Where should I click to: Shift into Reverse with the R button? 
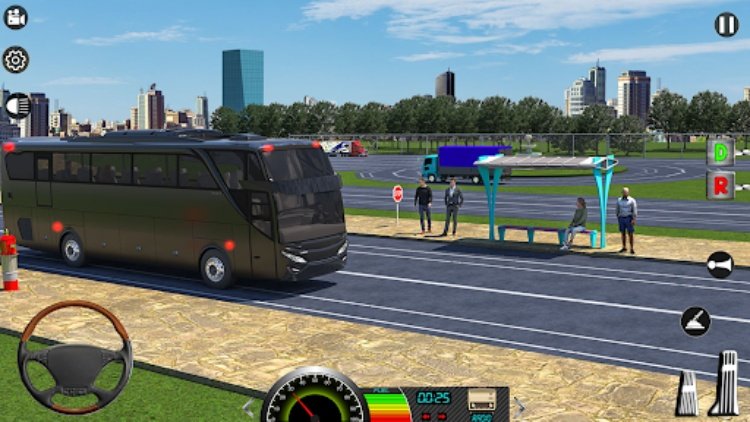(720, 188)
